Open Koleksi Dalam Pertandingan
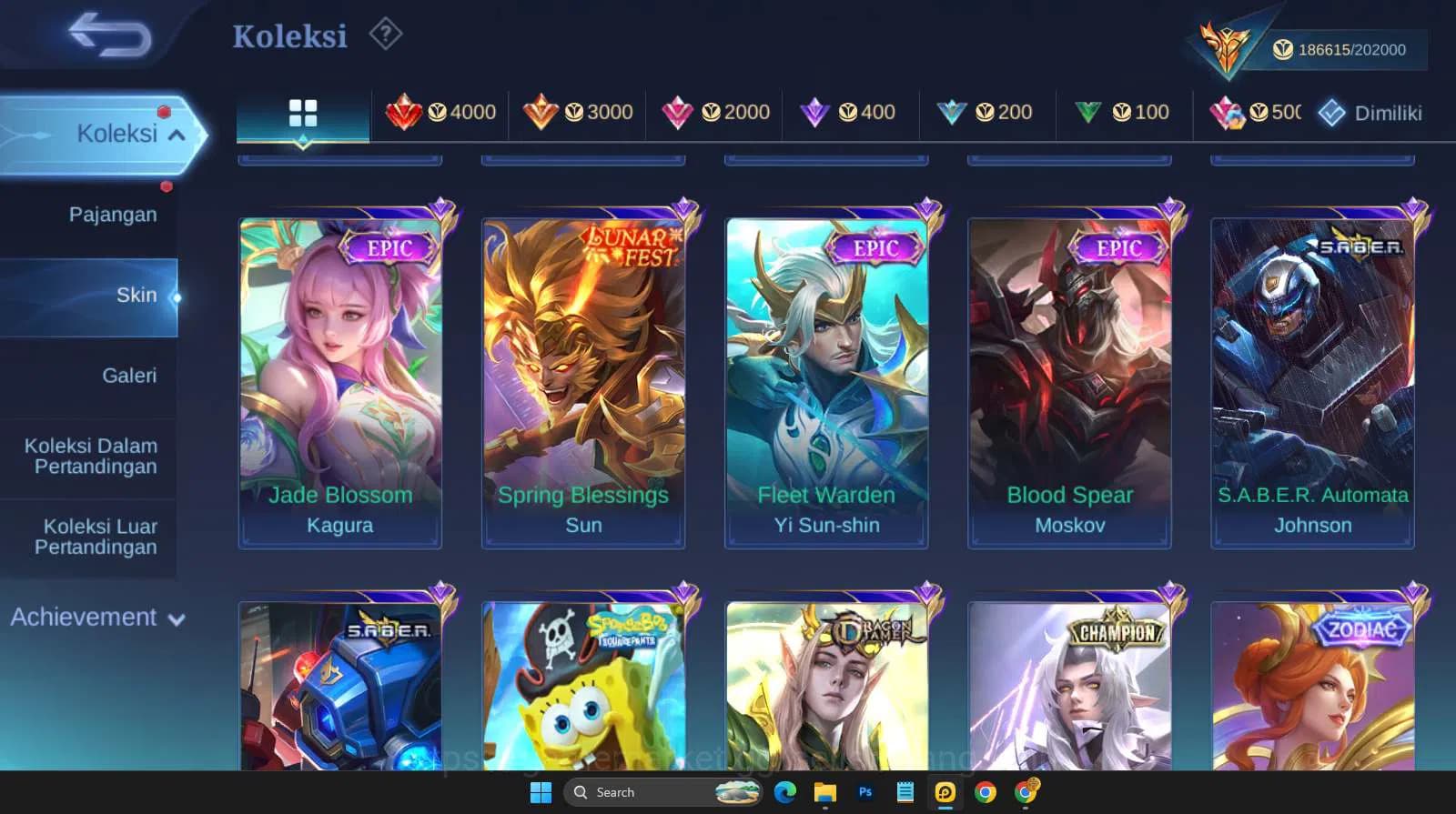Screen dimensions: 1456x814 [x=89, y=456]
